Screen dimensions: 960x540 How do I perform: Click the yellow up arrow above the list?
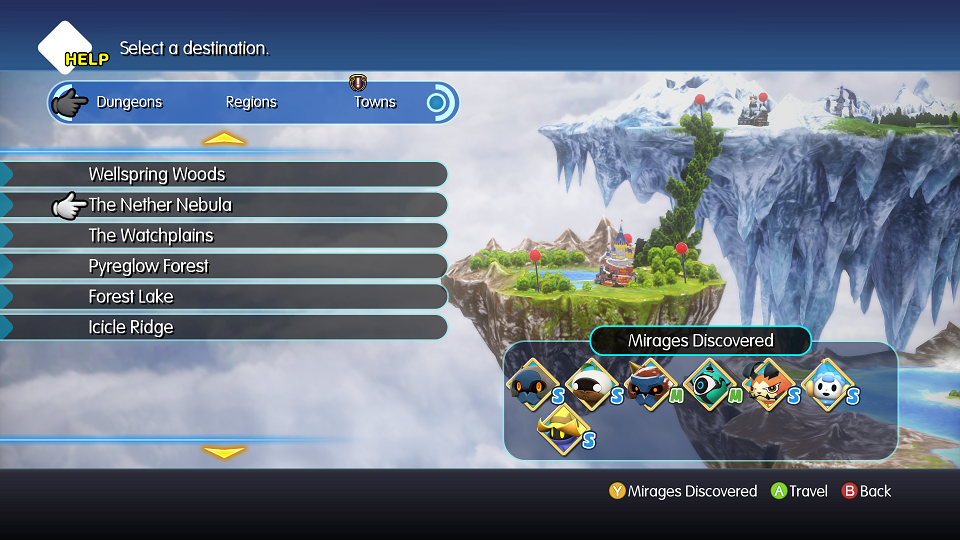coord(224,139)
